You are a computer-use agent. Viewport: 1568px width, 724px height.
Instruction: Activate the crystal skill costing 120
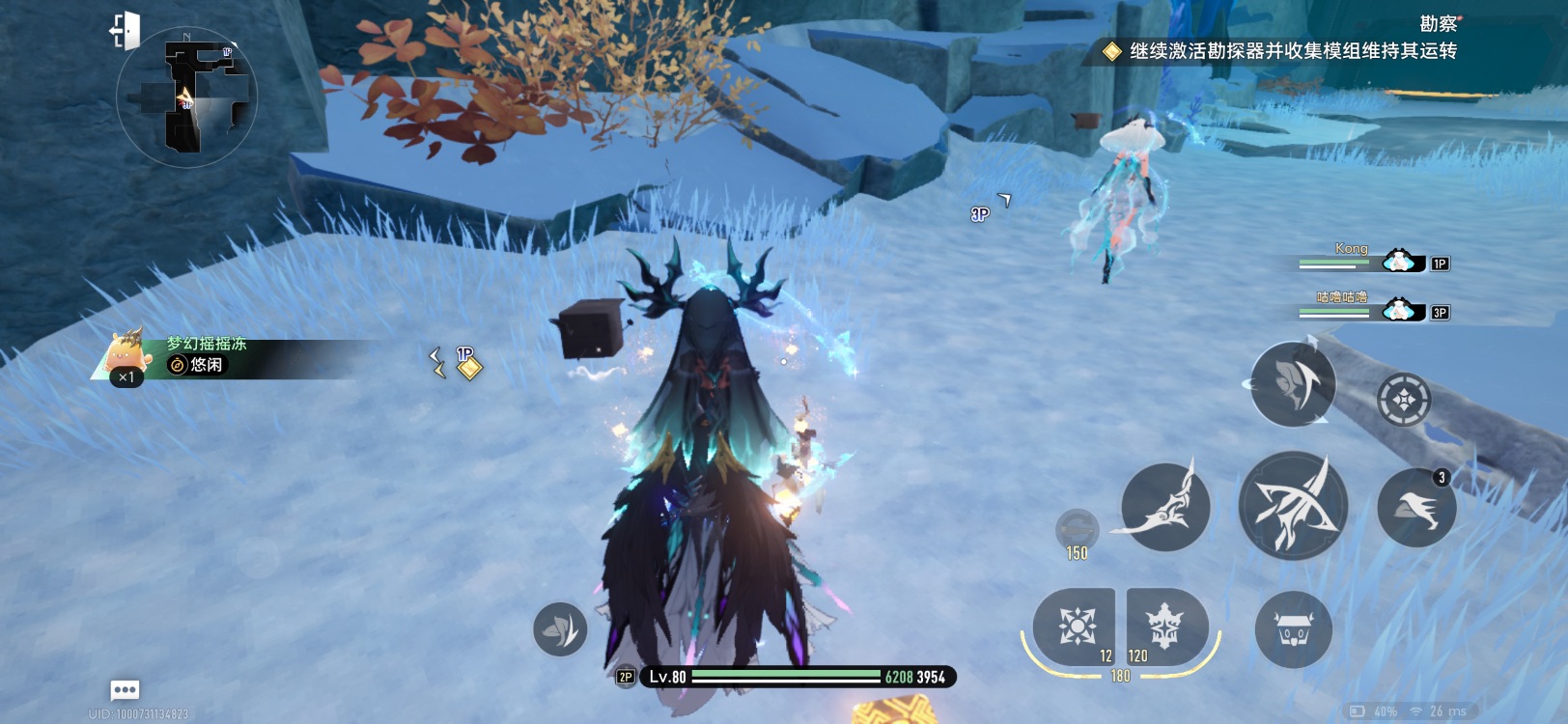click(x=1165, y=626)
